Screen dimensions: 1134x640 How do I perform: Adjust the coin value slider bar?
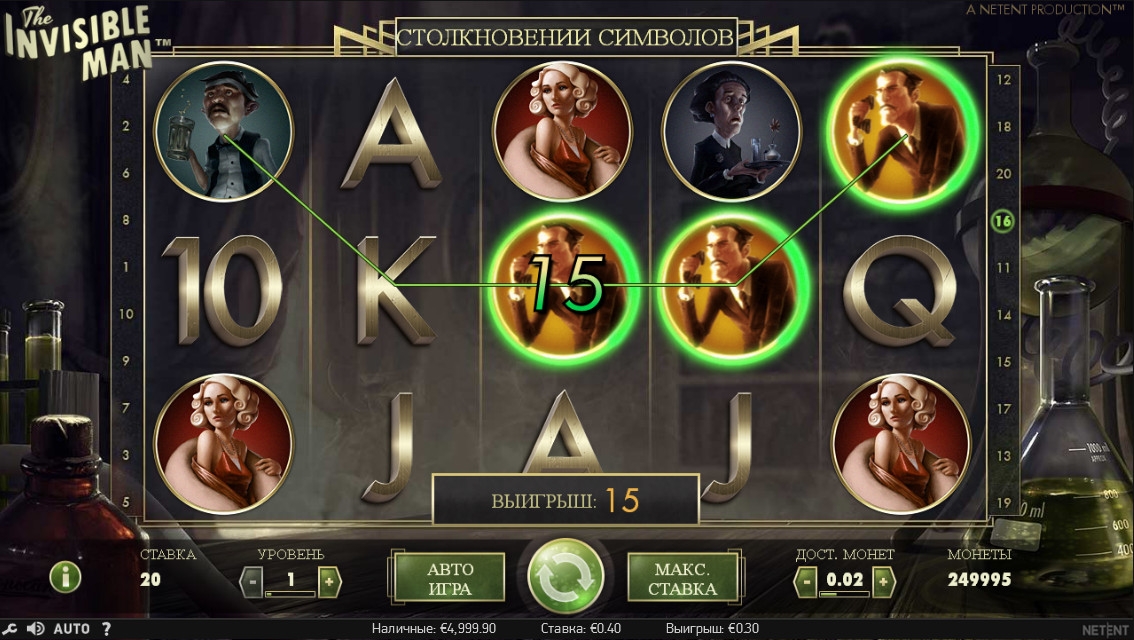(843, 594)
